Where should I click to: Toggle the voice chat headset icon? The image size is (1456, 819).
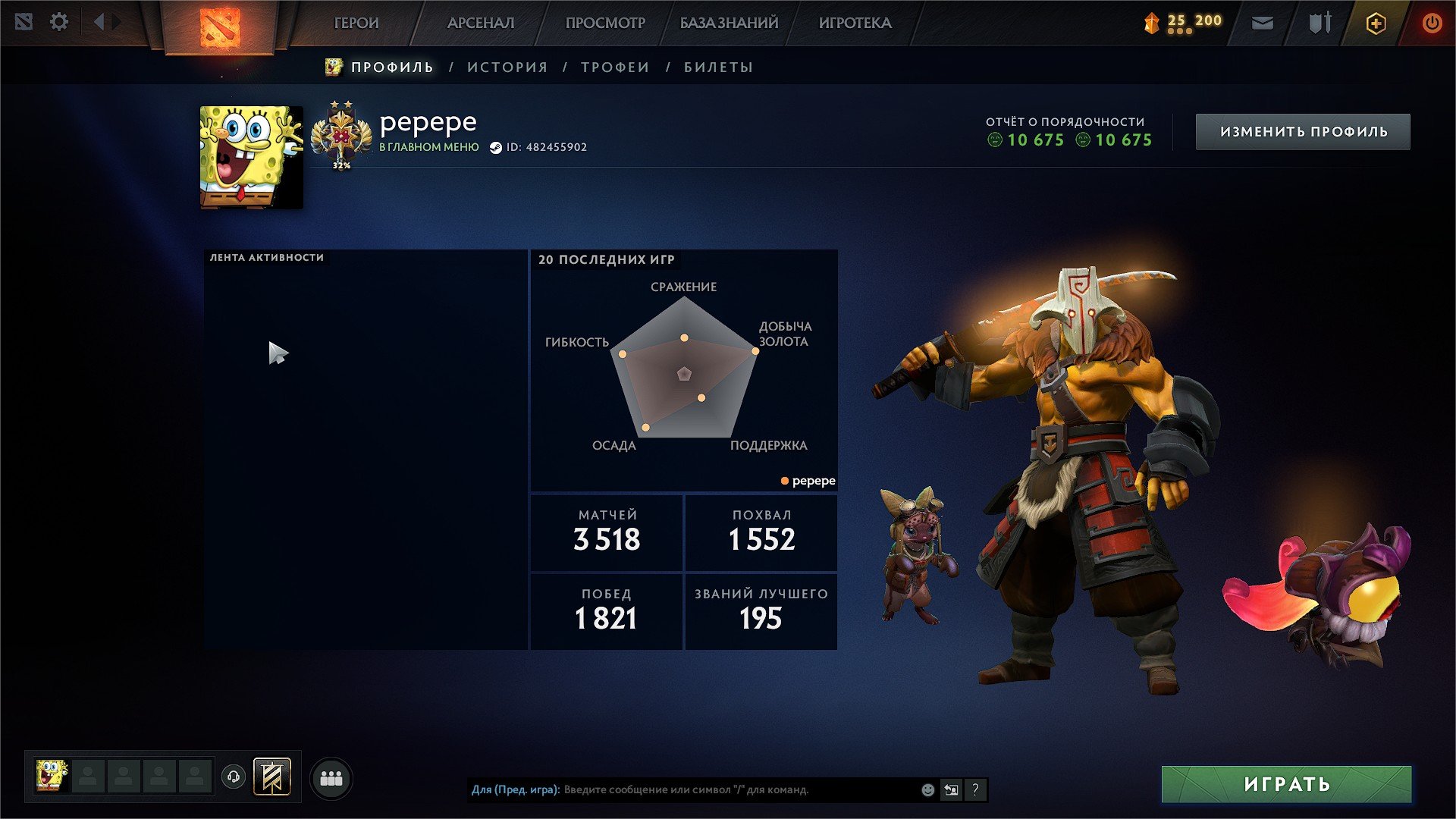[233, 777]
